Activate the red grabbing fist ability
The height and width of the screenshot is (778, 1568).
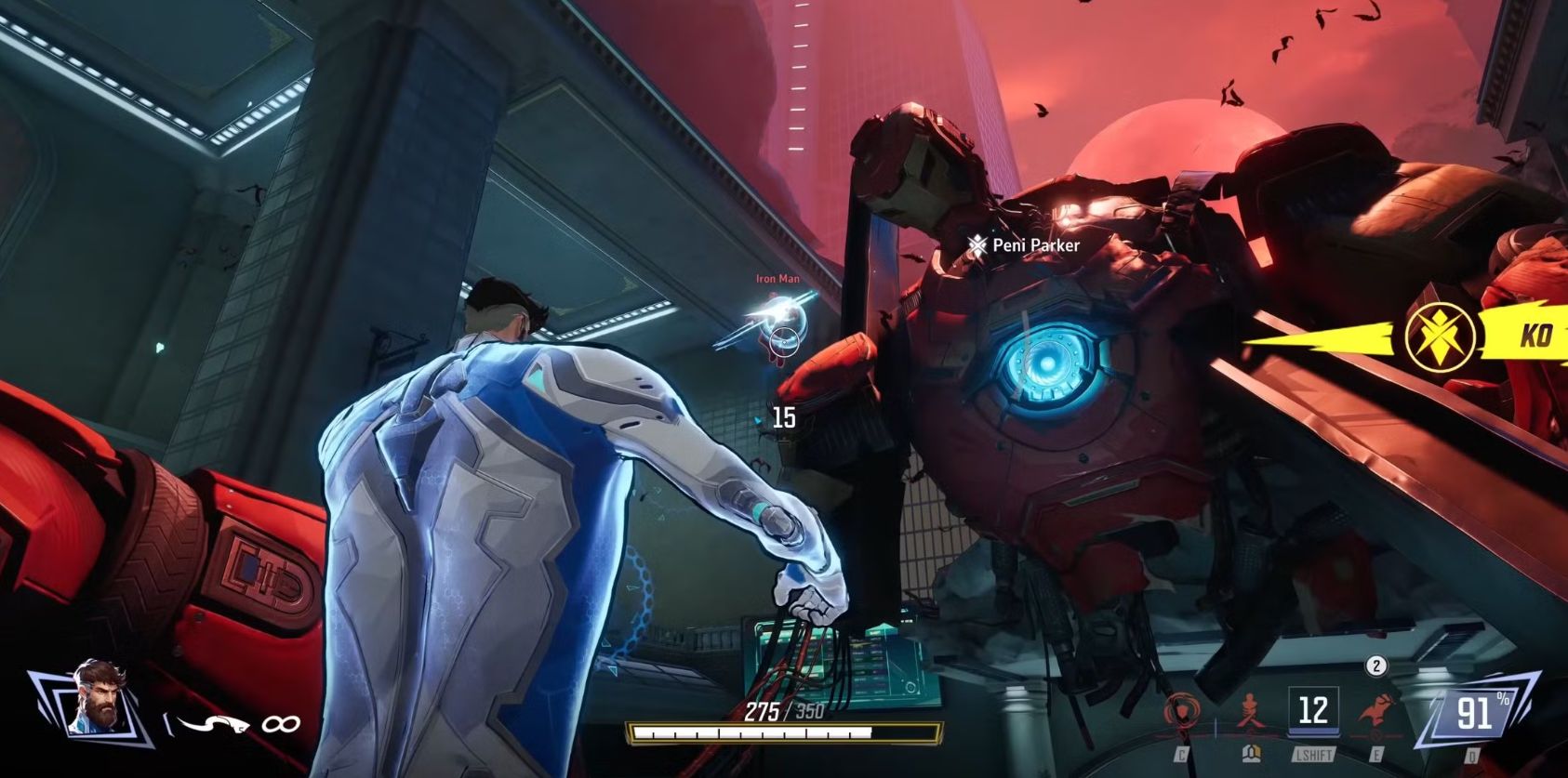[x=1375, y=714]
